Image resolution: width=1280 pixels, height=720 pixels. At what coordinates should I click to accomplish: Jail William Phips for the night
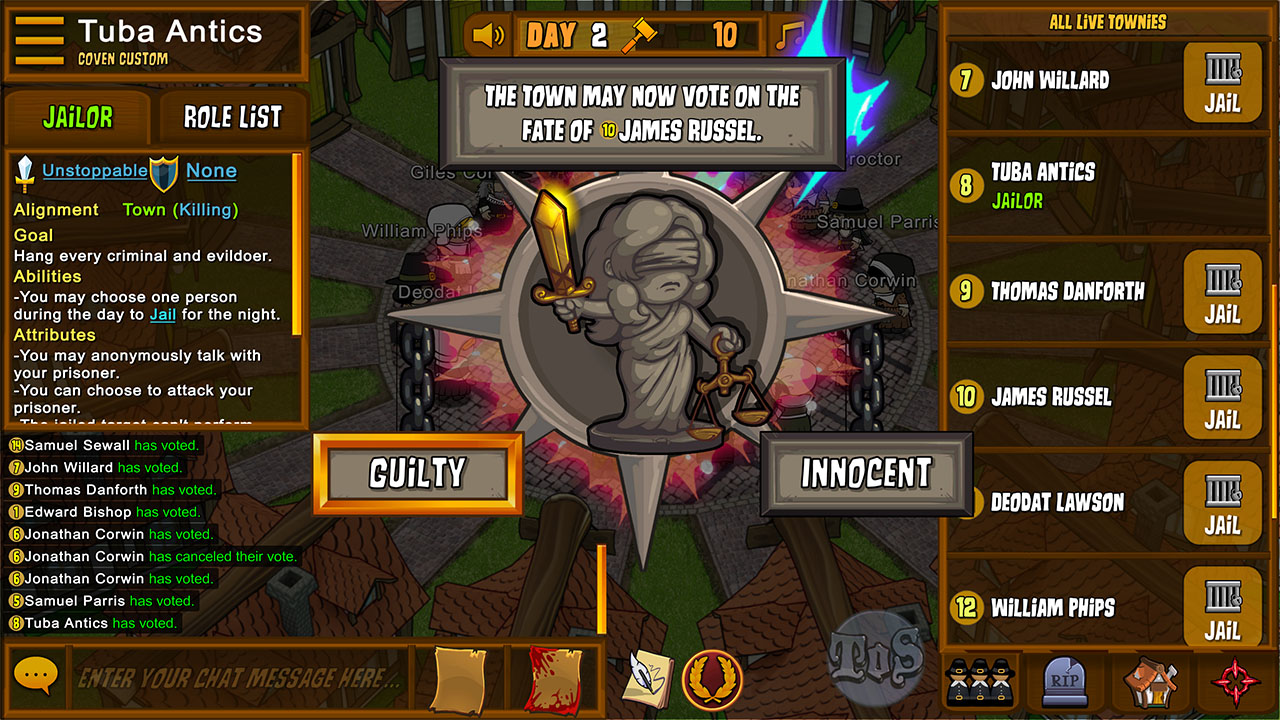[1222, 607]
